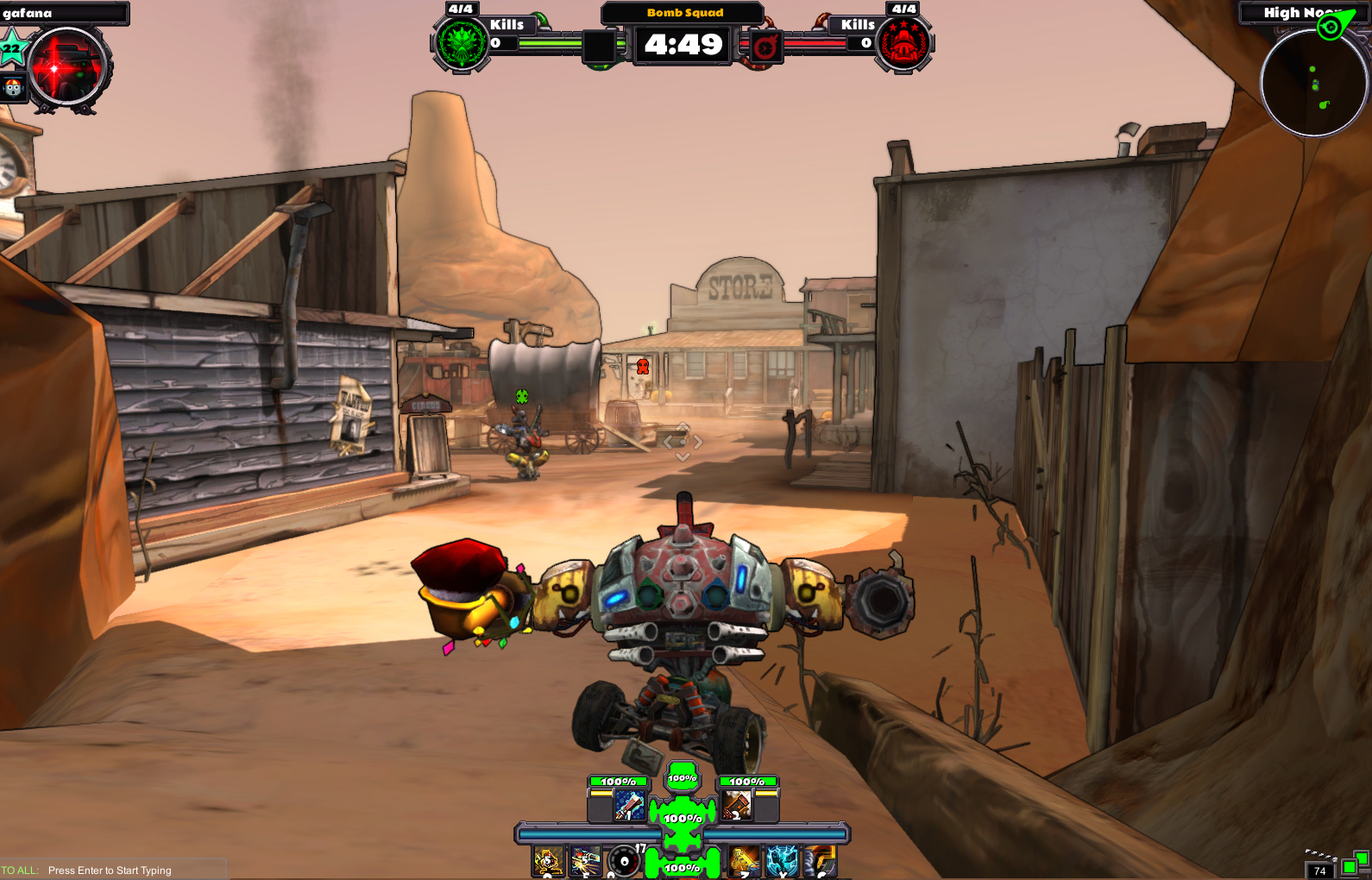Viewport: 1372px width, 880px height.
Task: Open chat via Press Enter to Start Typing prompt
Action: (x=110, y=871)
